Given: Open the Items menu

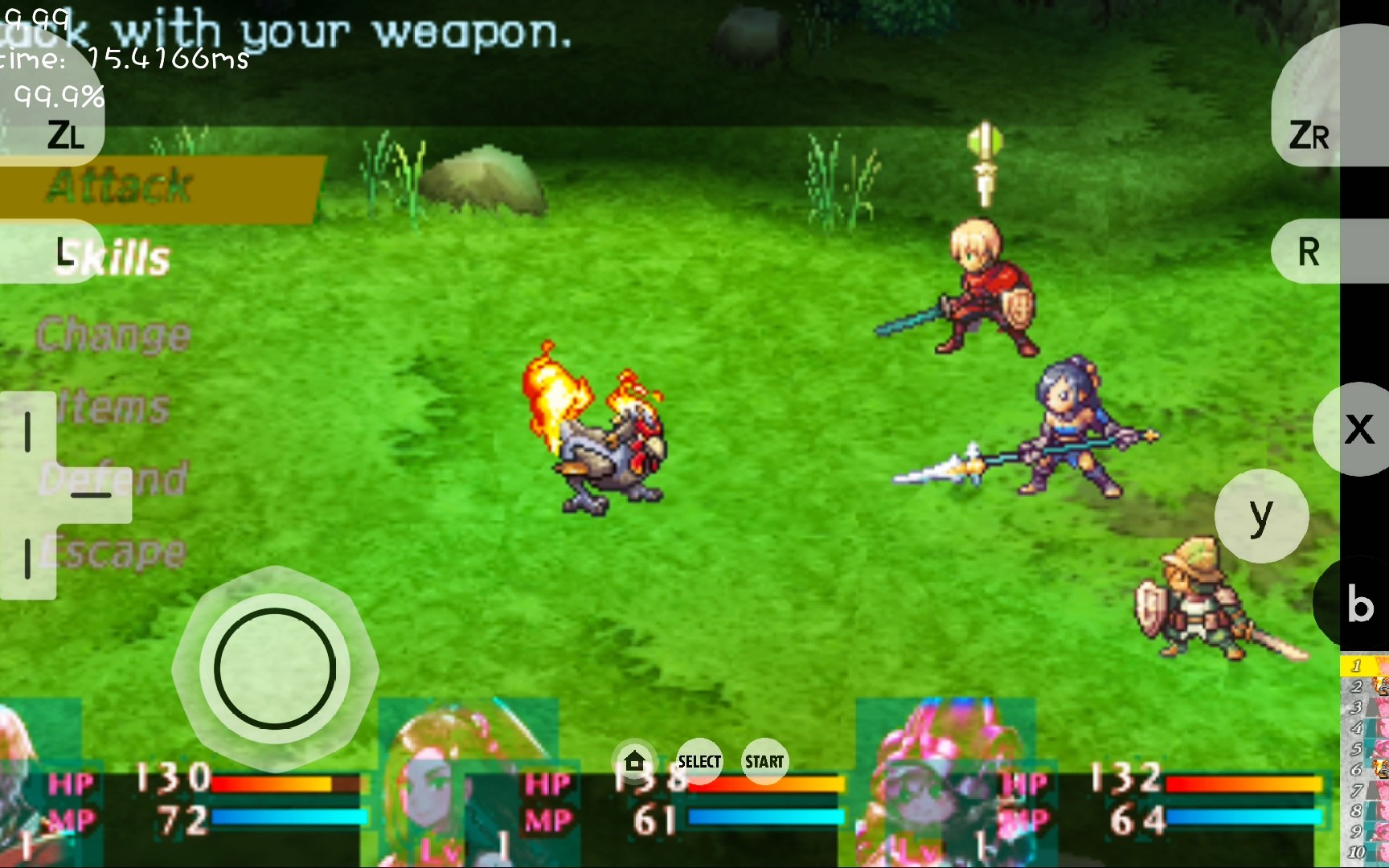Looking at the screenshot, I should coord(115,407).
